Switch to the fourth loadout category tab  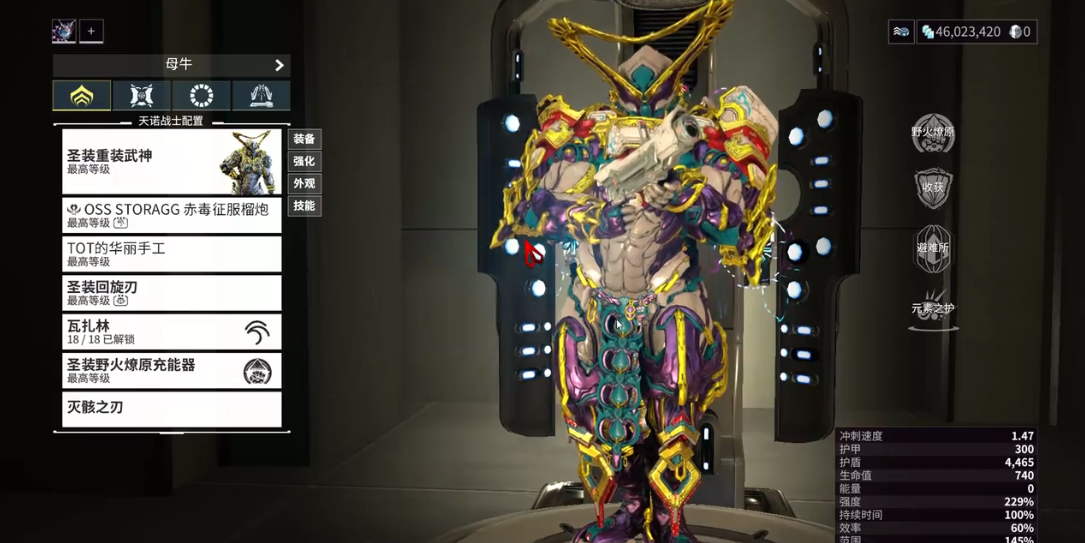coord(261,96)
